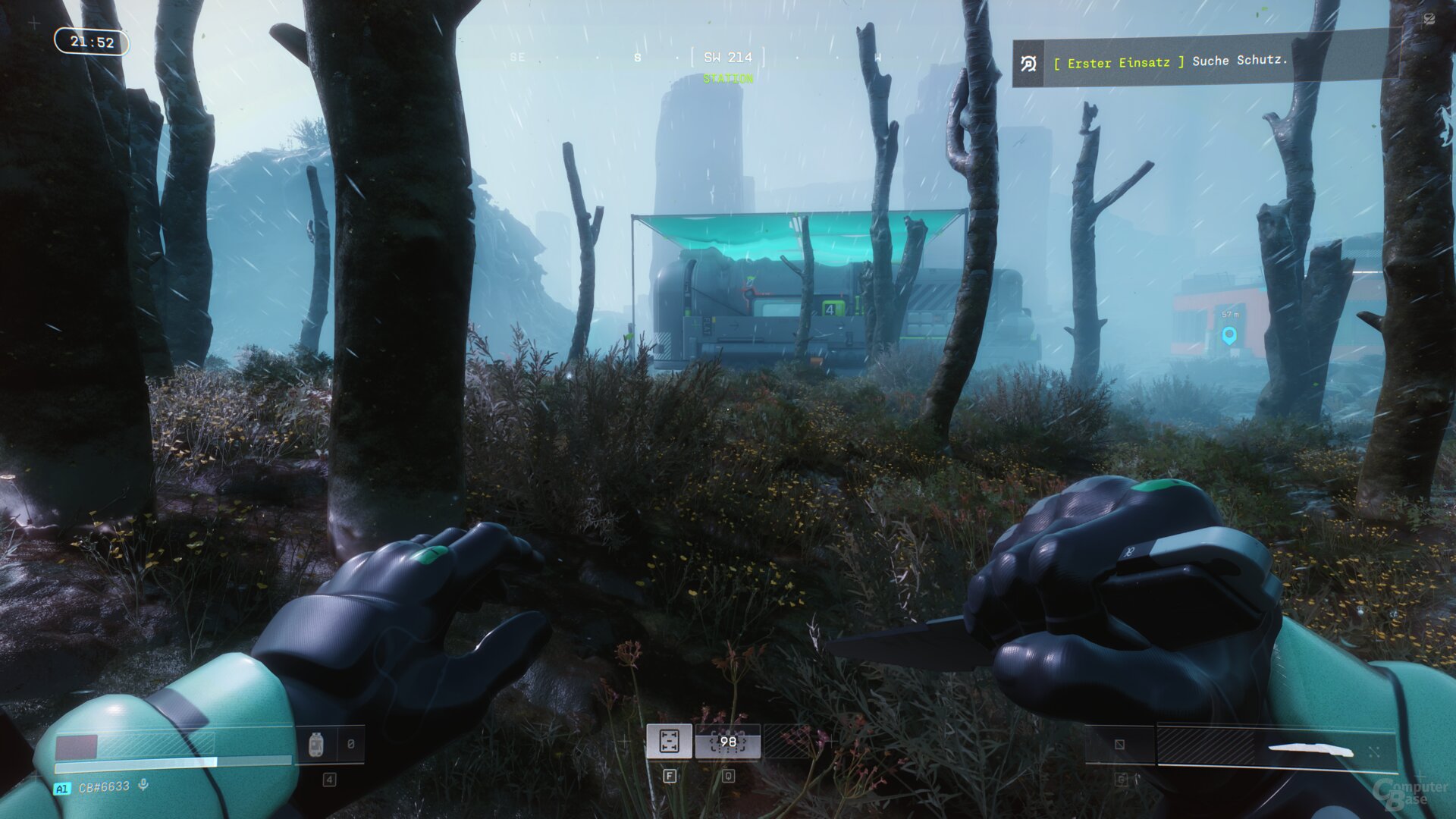Click the SW 214 compass heading
The image size is (1456, 819).
point(727,58)
